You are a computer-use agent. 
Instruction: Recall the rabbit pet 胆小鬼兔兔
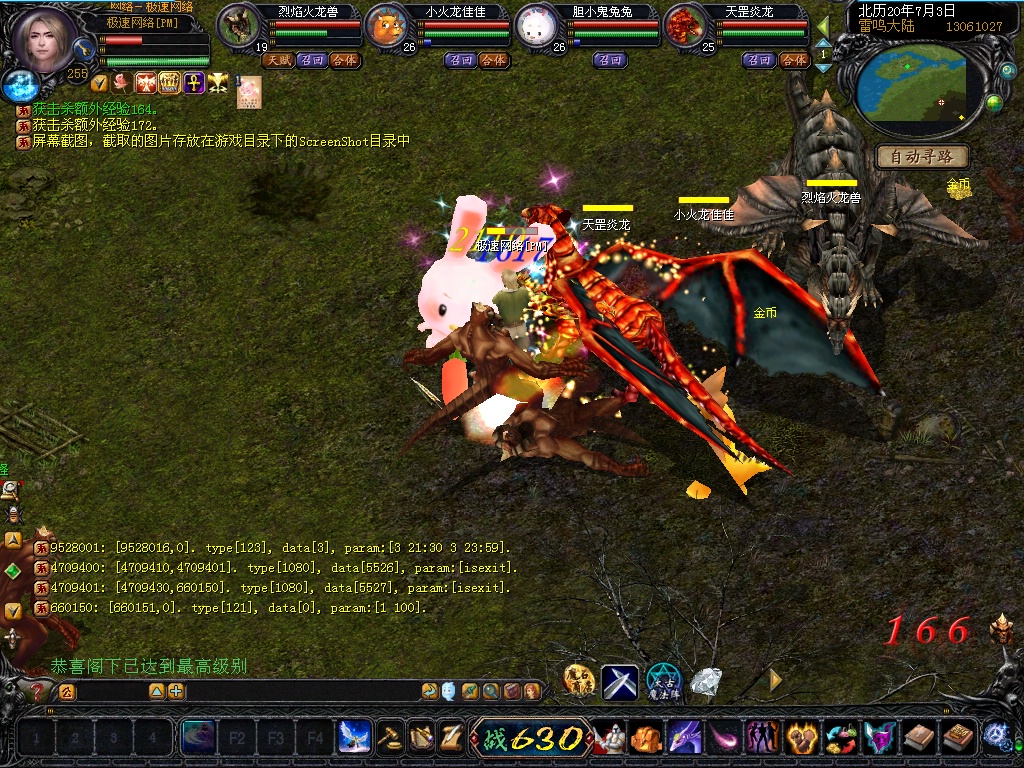coord(609,60)
